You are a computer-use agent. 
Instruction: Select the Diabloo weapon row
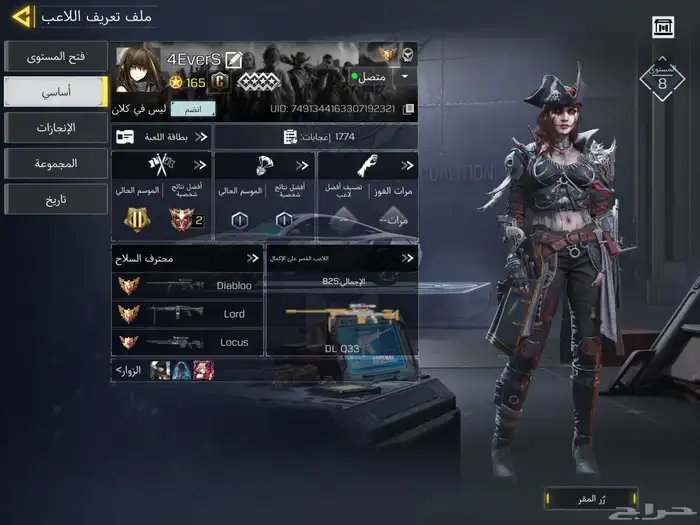point(187,285)
